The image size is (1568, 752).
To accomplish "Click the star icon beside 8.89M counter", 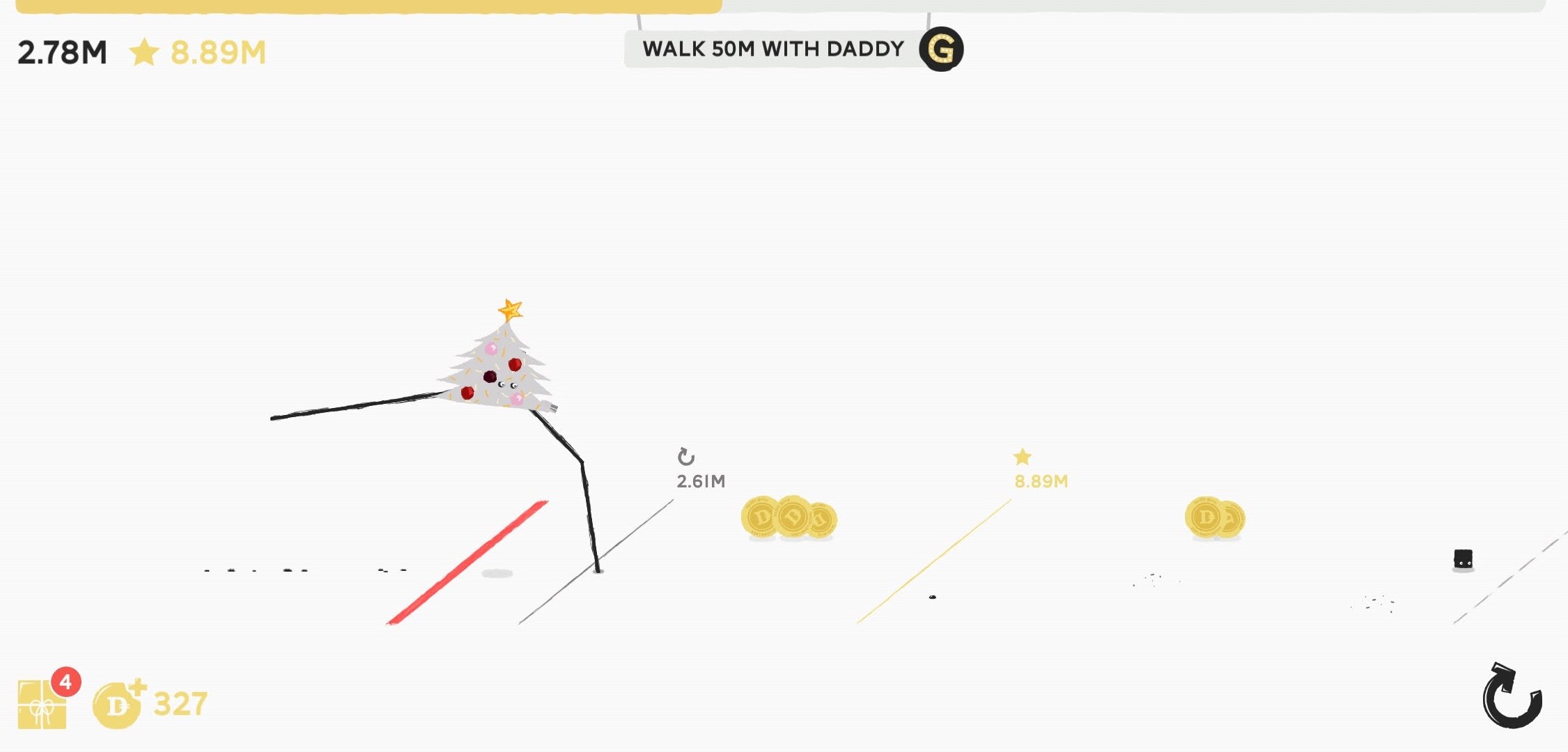I will click(x=146, y=49).
